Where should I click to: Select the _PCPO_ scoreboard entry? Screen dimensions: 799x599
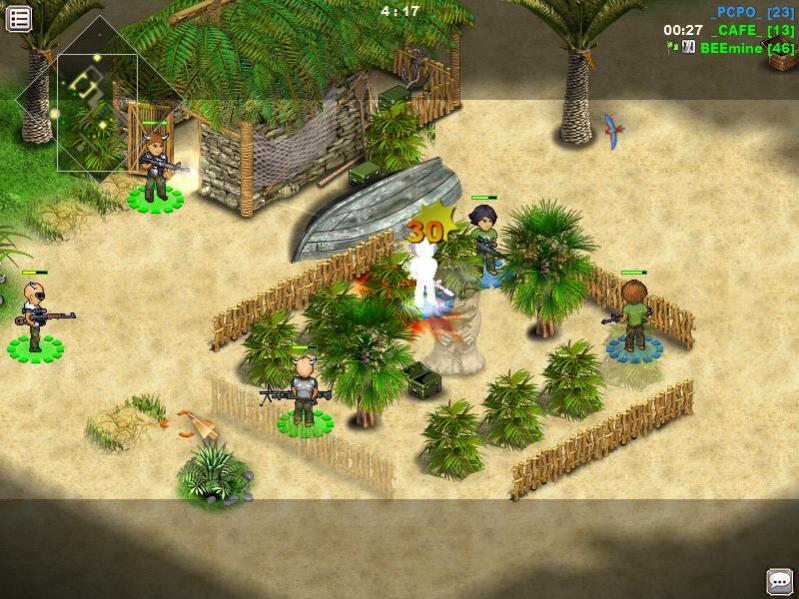coord(751,12)
